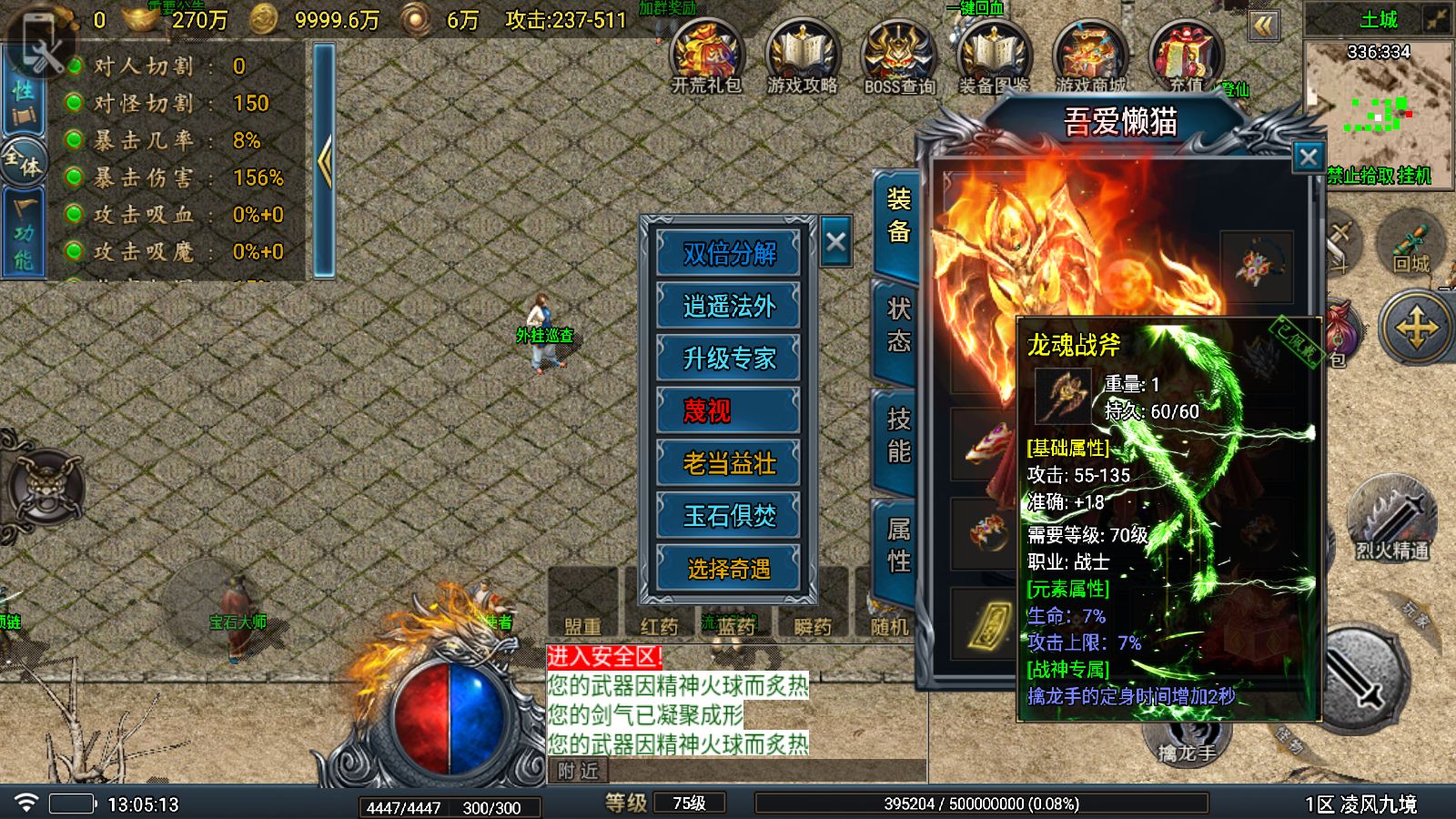This screenshot has width=1456, height=819.
Task: Choose the 逍遥法外 entry
Action: [729, 305]
